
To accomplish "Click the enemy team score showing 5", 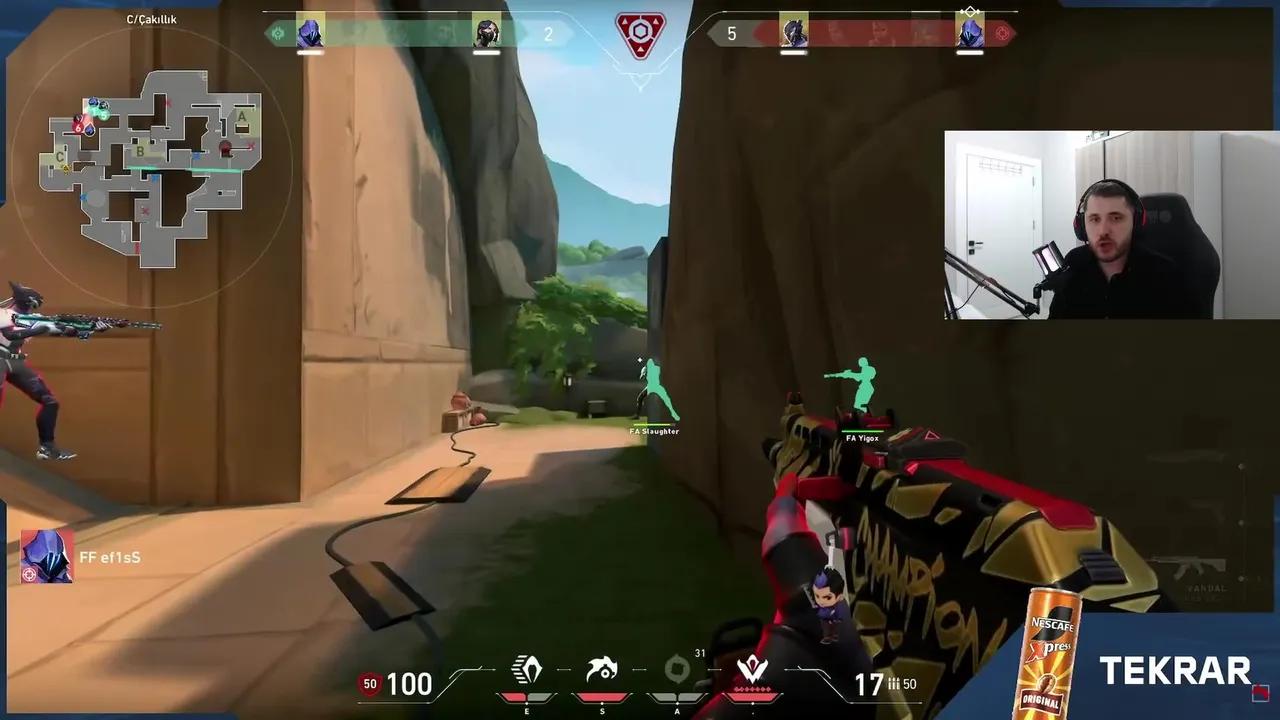I will coord(733,33).
